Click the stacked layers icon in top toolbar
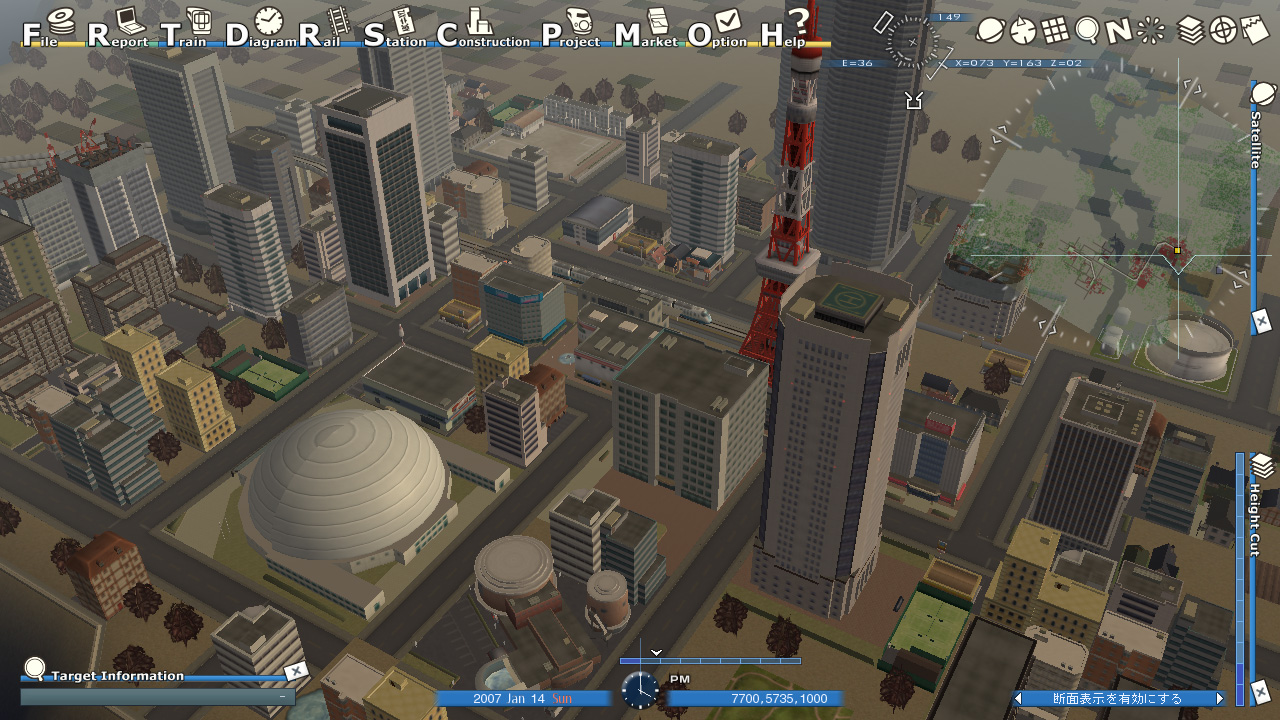 click(x=1190, y=30)
